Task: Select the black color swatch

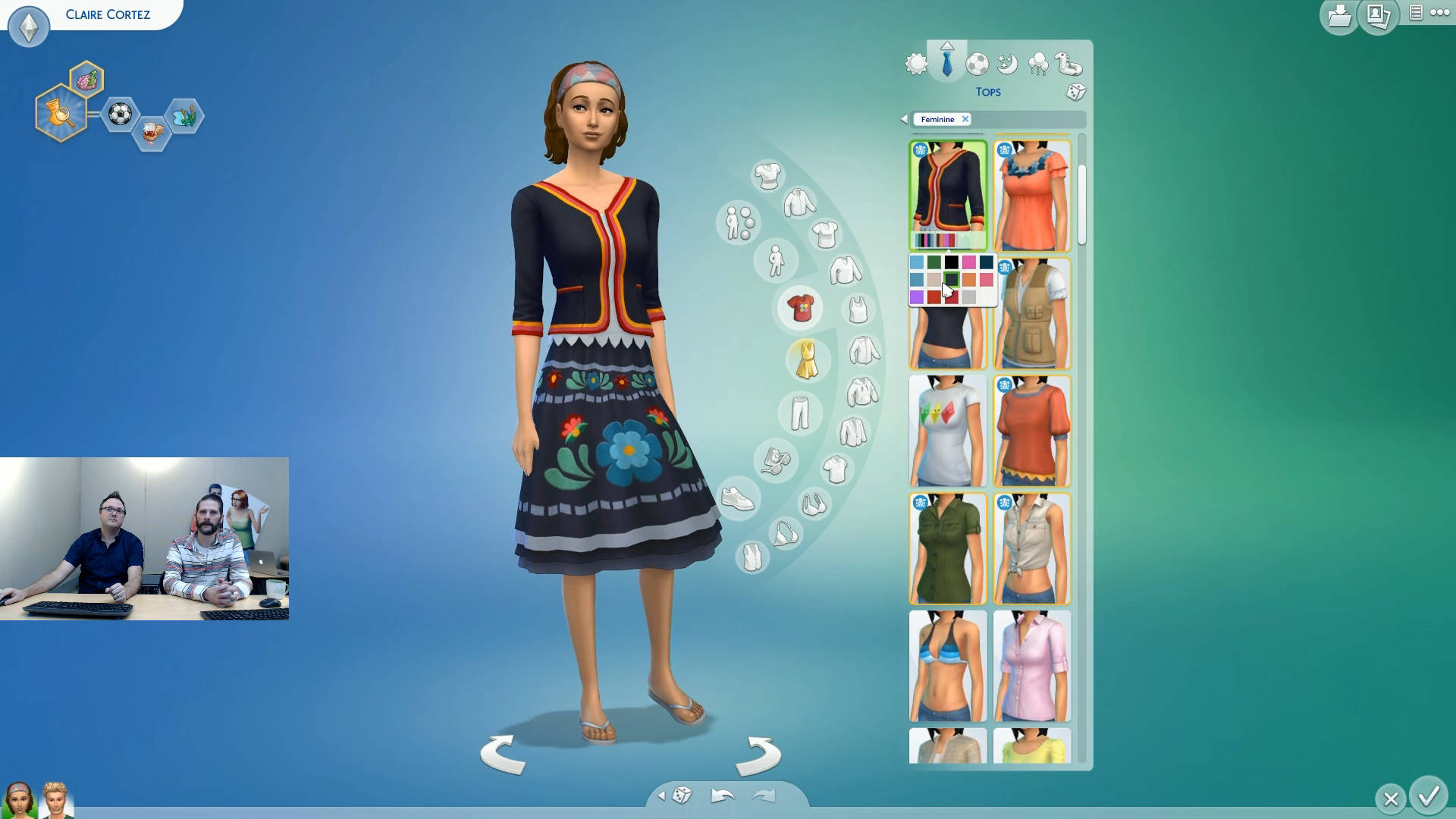Action: [x=951, y=262]
